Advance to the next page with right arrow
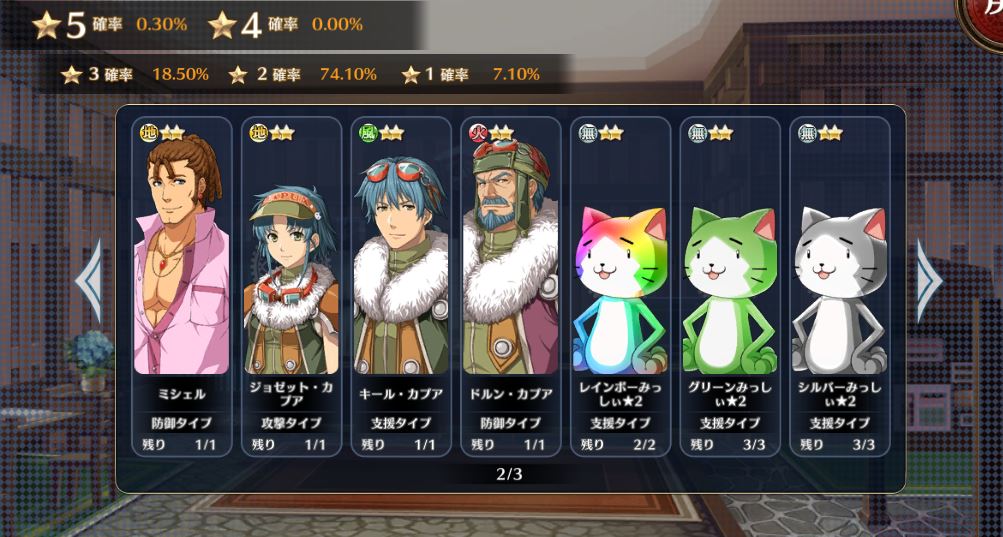Viewport: 1003px width, 537px height. [929, 281]
